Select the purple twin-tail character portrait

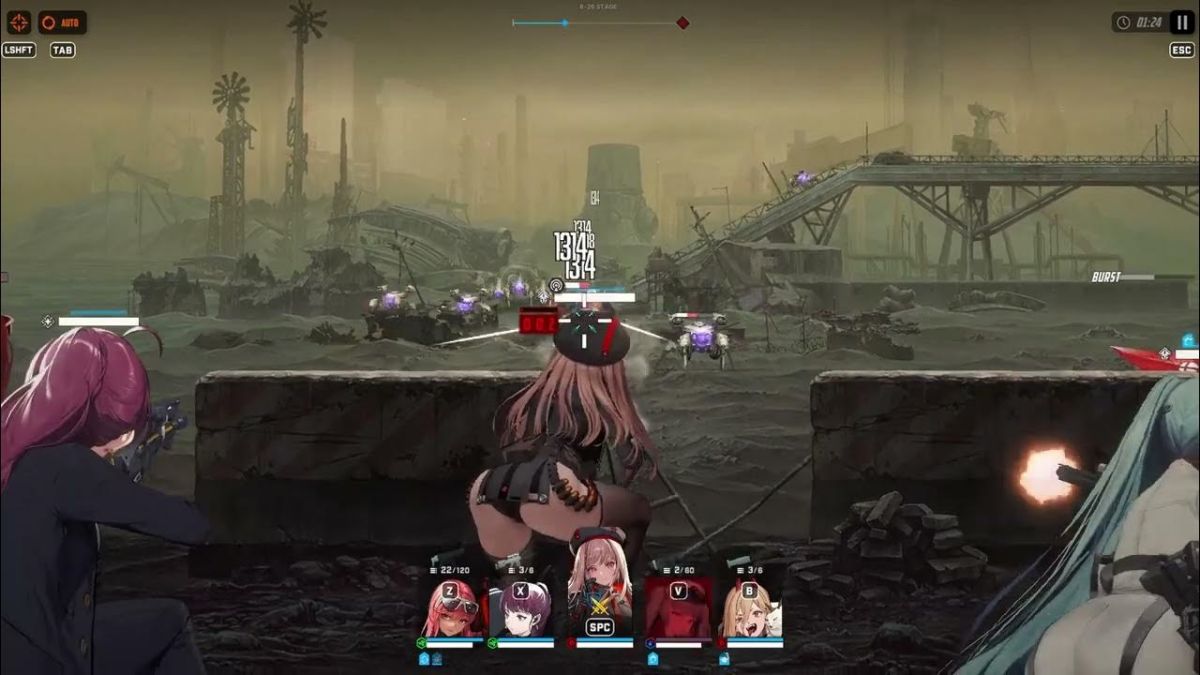pyautogui.click(x=521, y=607)
